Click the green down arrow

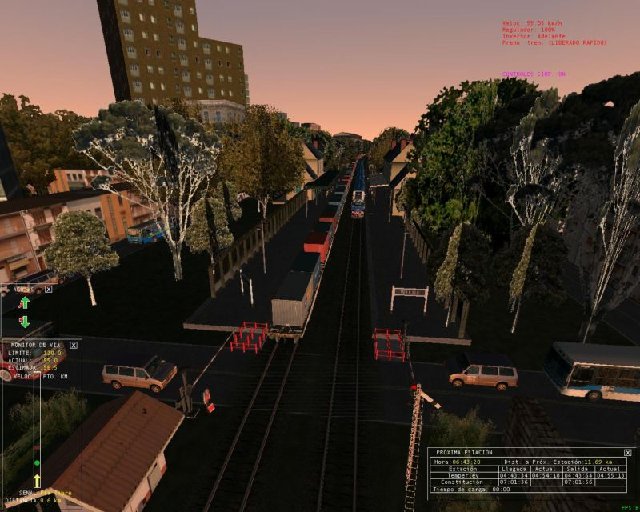click(x=24, y=321)
